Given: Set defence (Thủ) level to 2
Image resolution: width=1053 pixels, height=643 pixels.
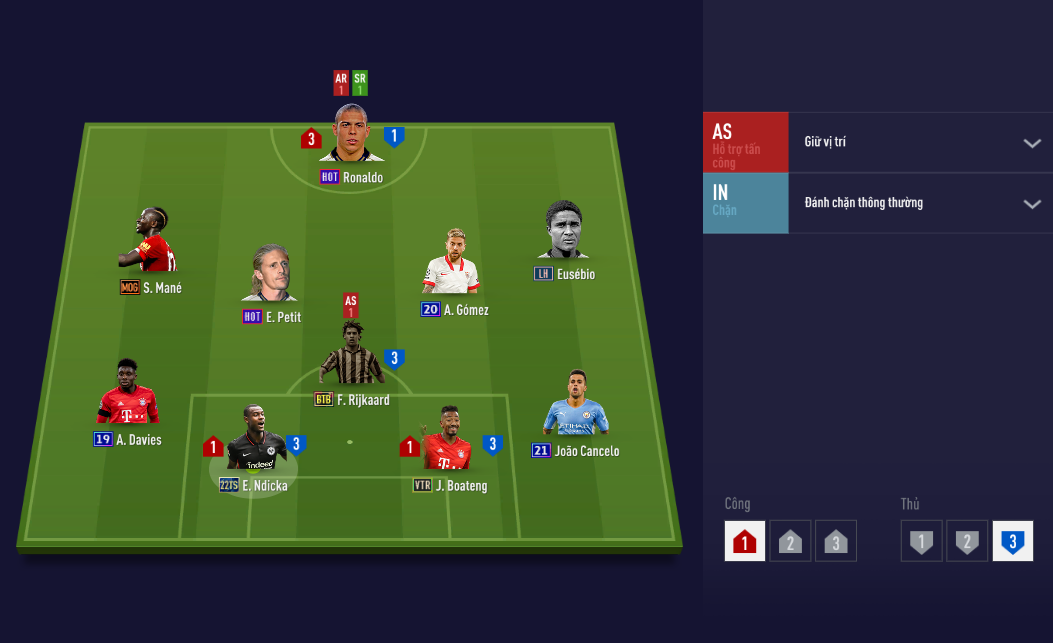Looking at the screenshot, I should coord(967,541).
